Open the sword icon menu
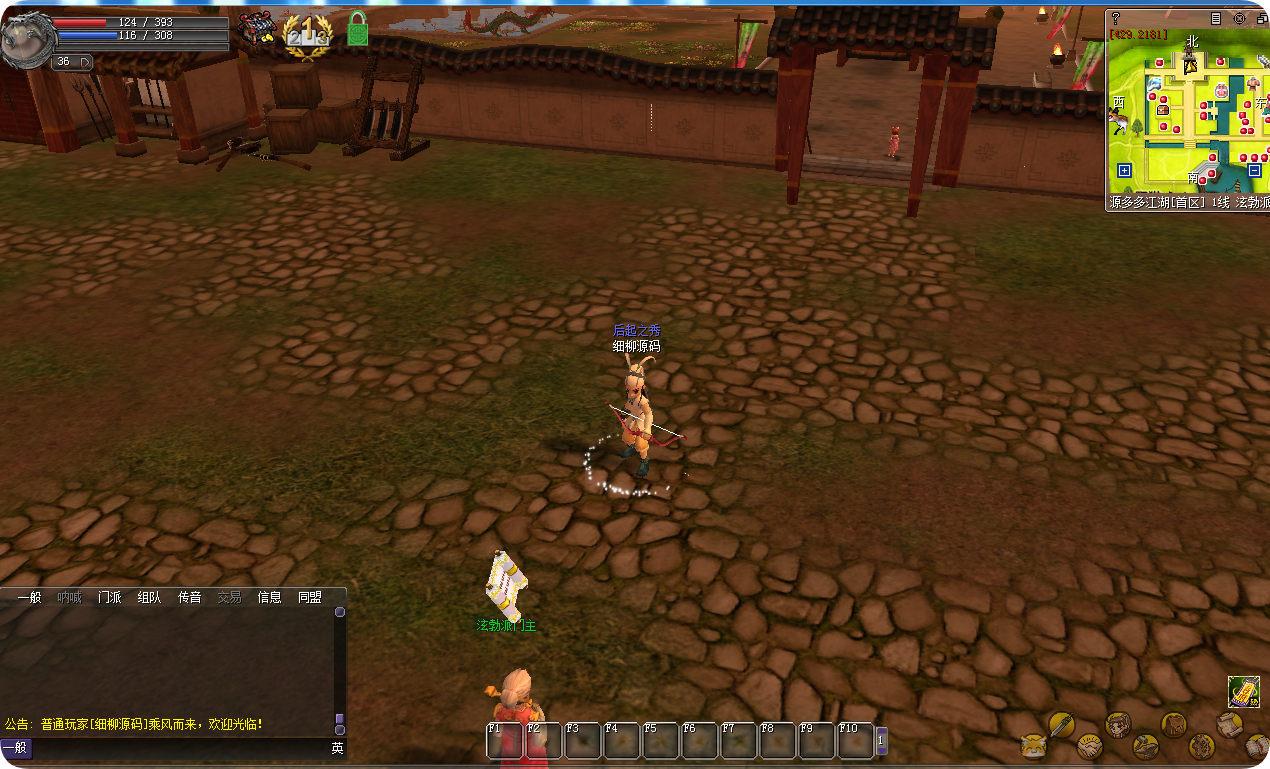 (x=1061, y=723)
